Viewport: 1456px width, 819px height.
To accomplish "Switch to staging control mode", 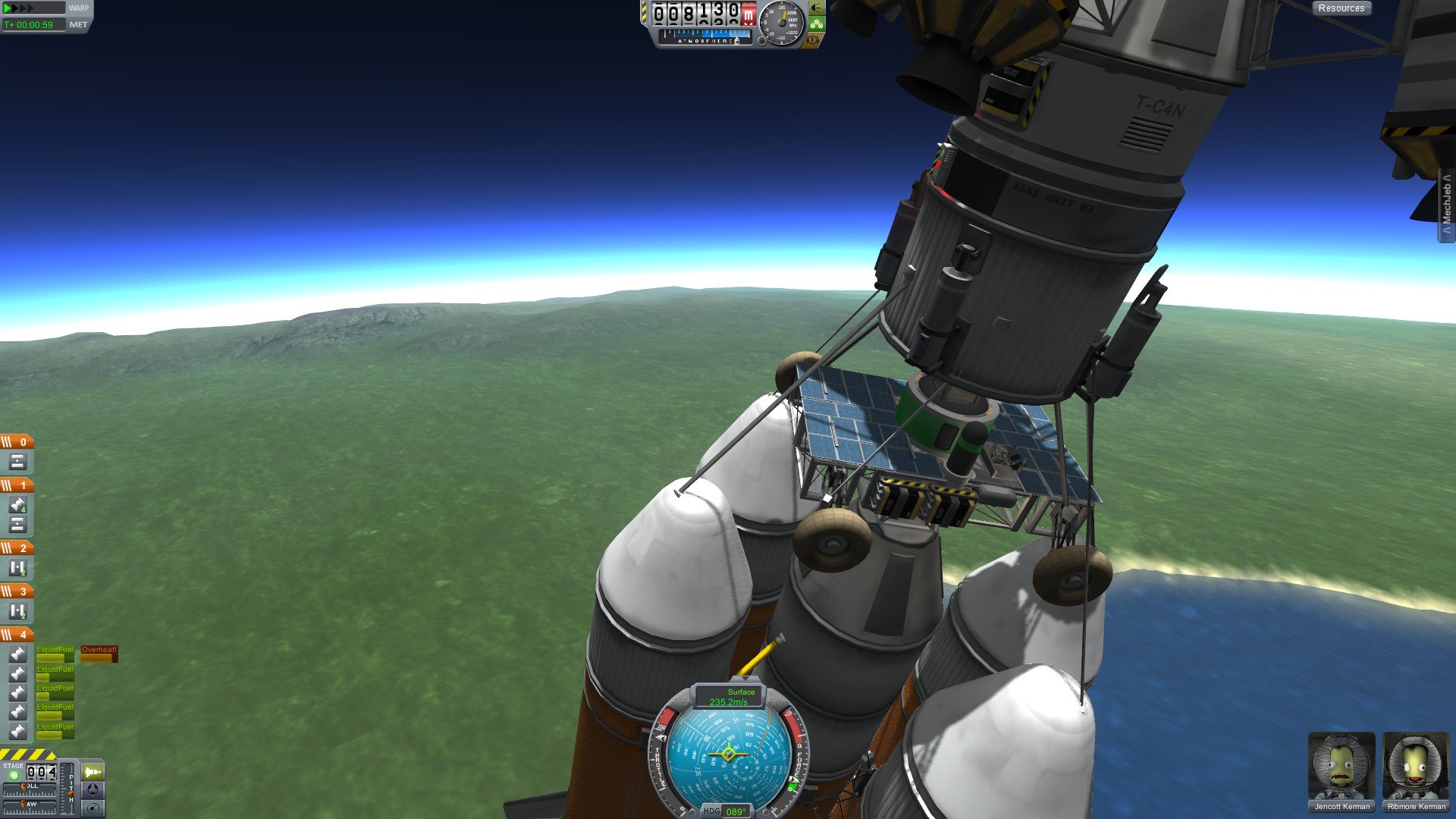I will click(93, 772).
